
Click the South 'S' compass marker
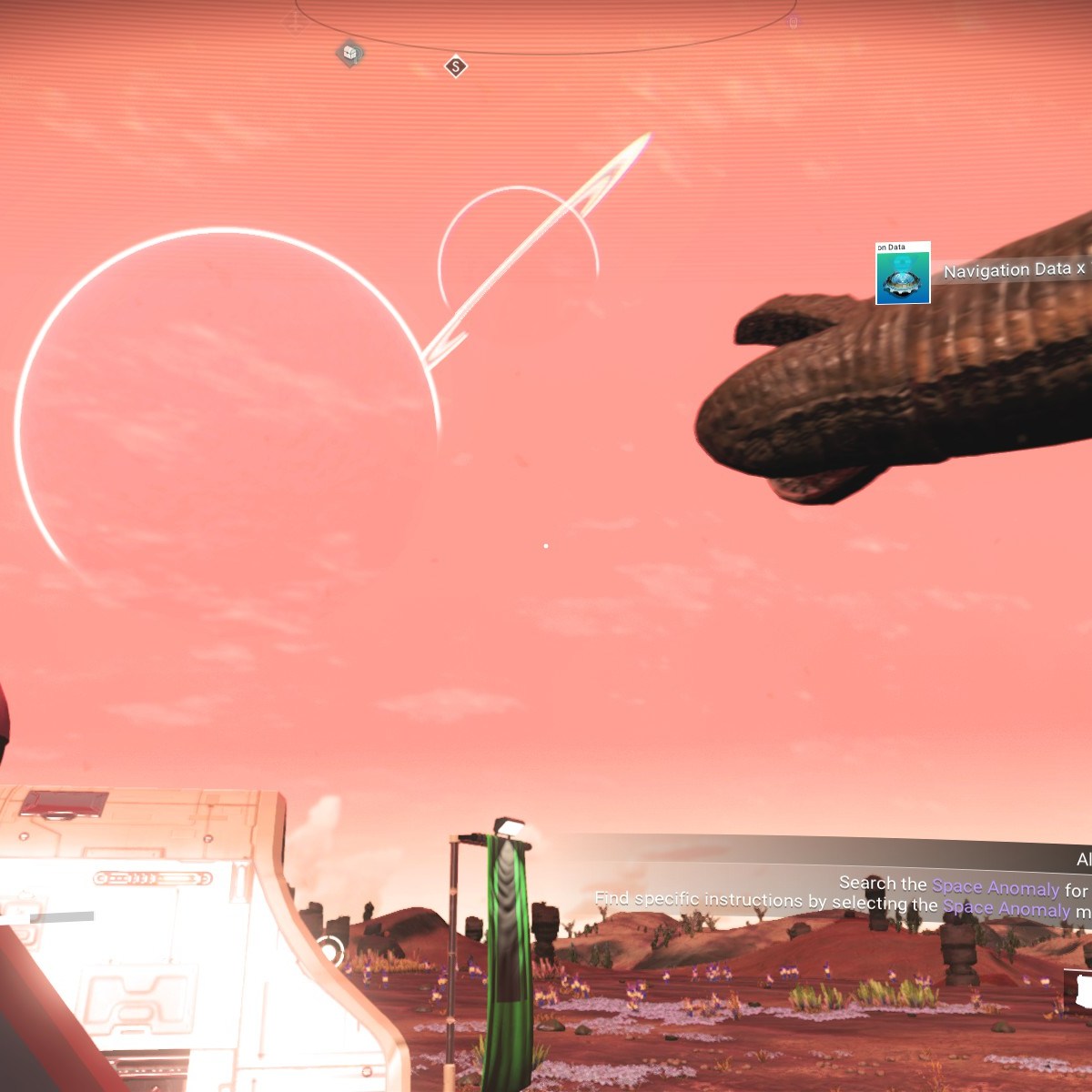coord(456,66)
